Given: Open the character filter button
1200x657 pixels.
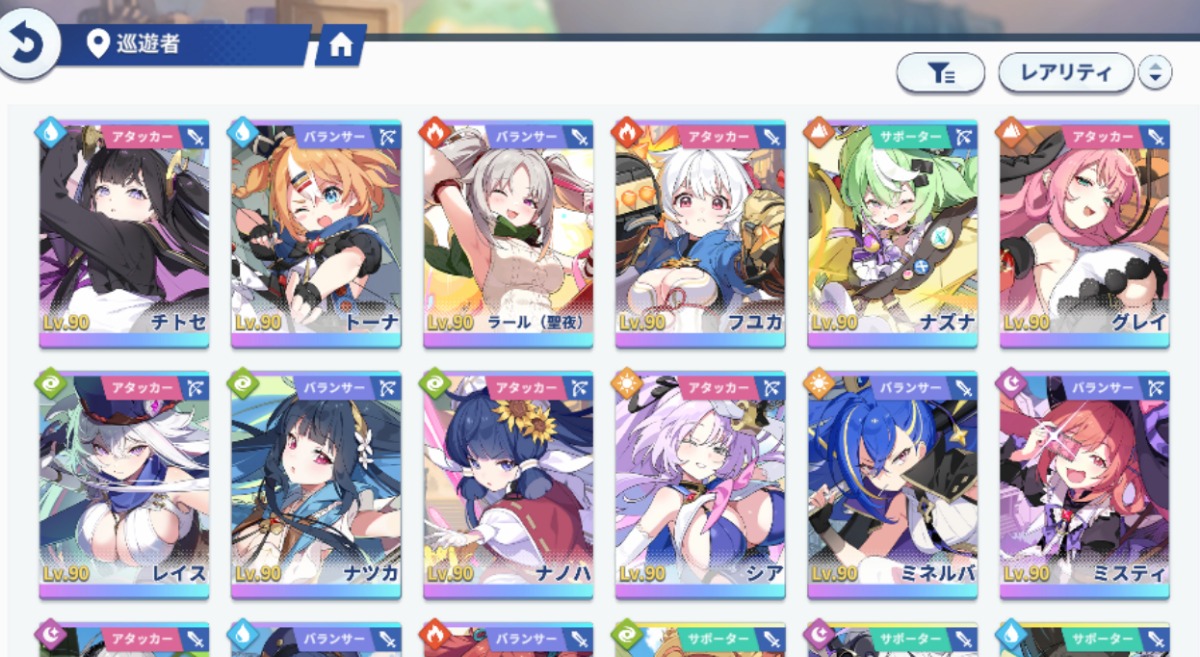Looking at the screenshot, I should [940, 72].
